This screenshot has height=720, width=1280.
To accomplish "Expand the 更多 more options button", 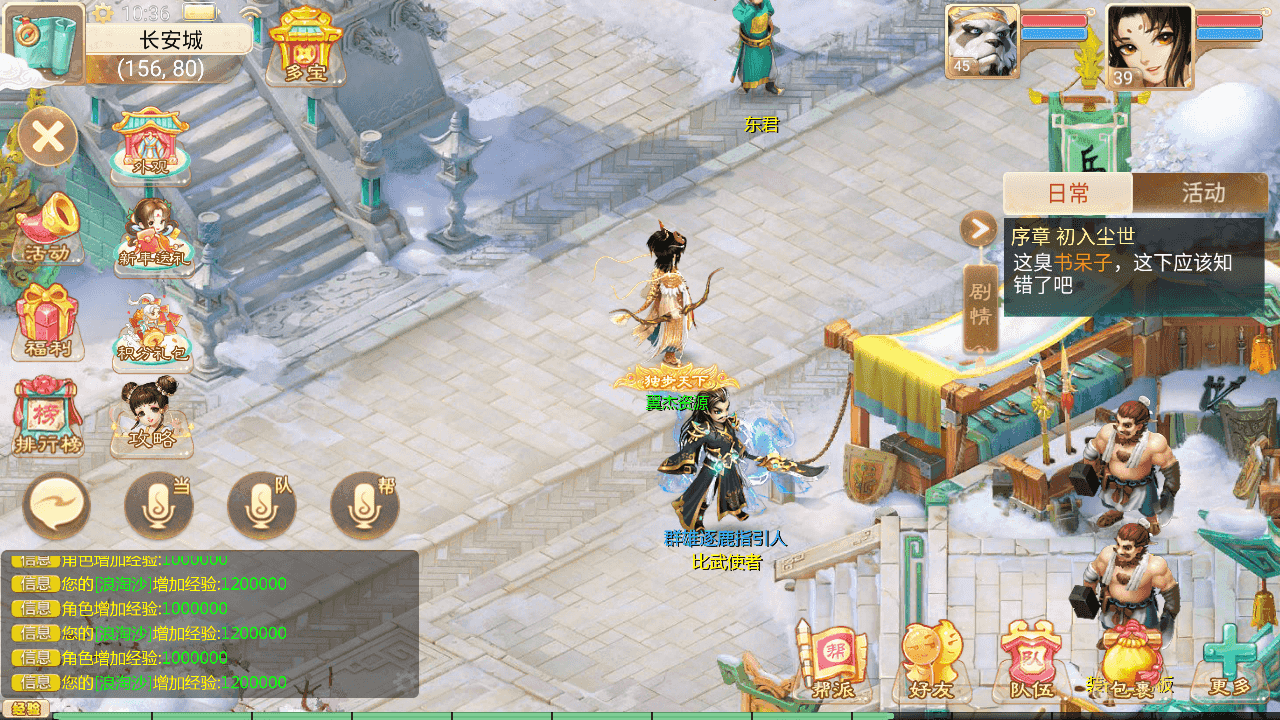I will [1230, 660].
